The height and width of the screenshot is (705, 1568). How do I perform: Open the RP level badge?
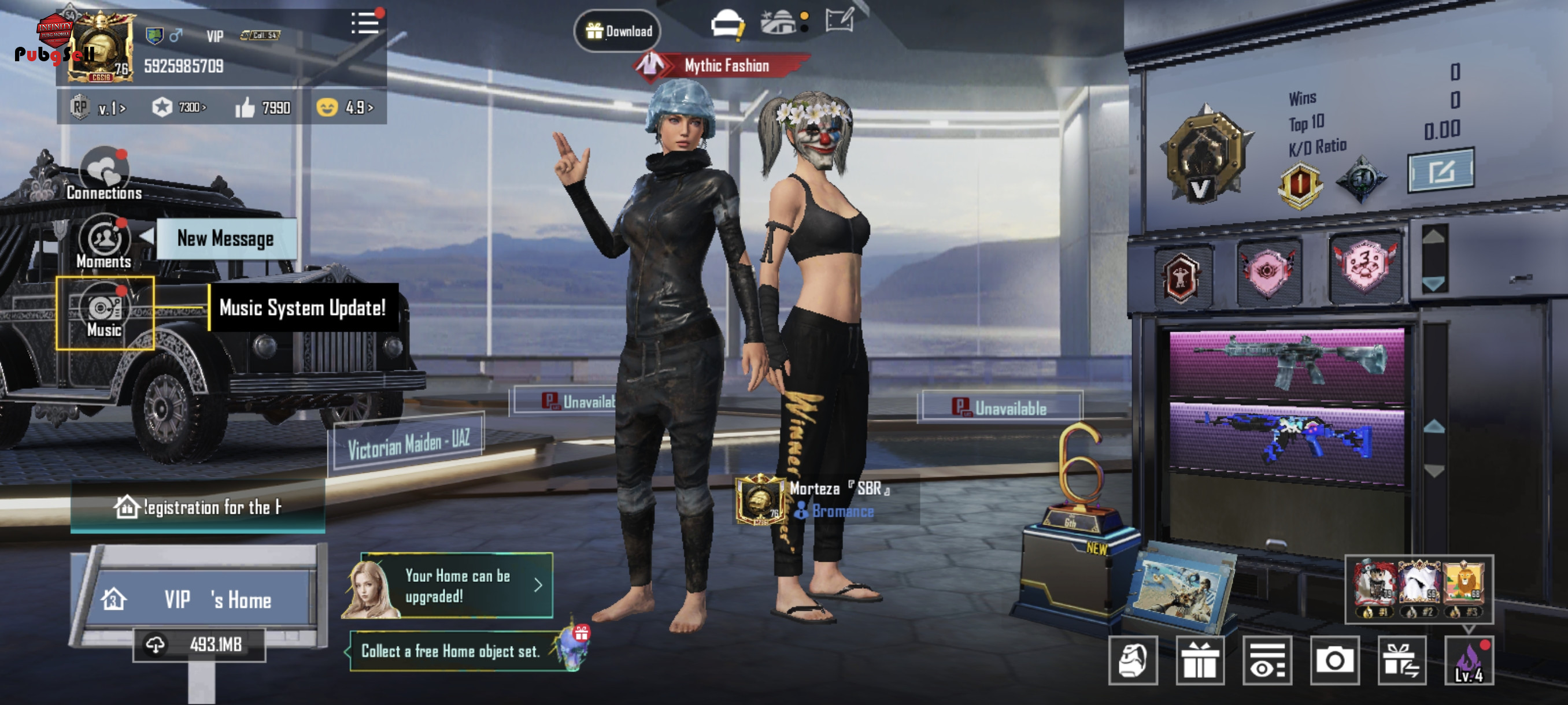(x=97, y=108)
